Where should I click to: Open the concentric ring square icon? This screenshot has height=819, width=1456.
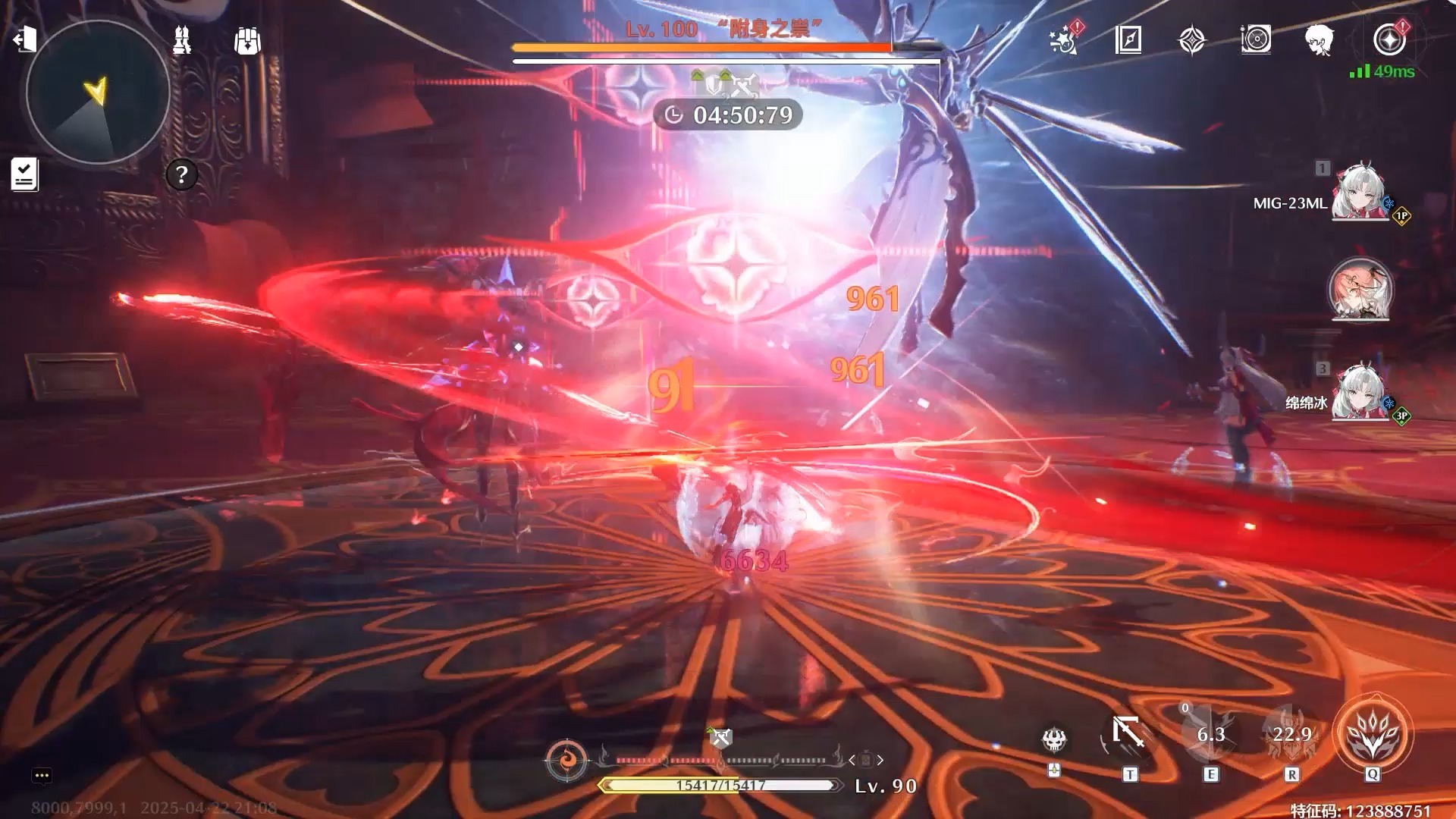pos(1256,39)
